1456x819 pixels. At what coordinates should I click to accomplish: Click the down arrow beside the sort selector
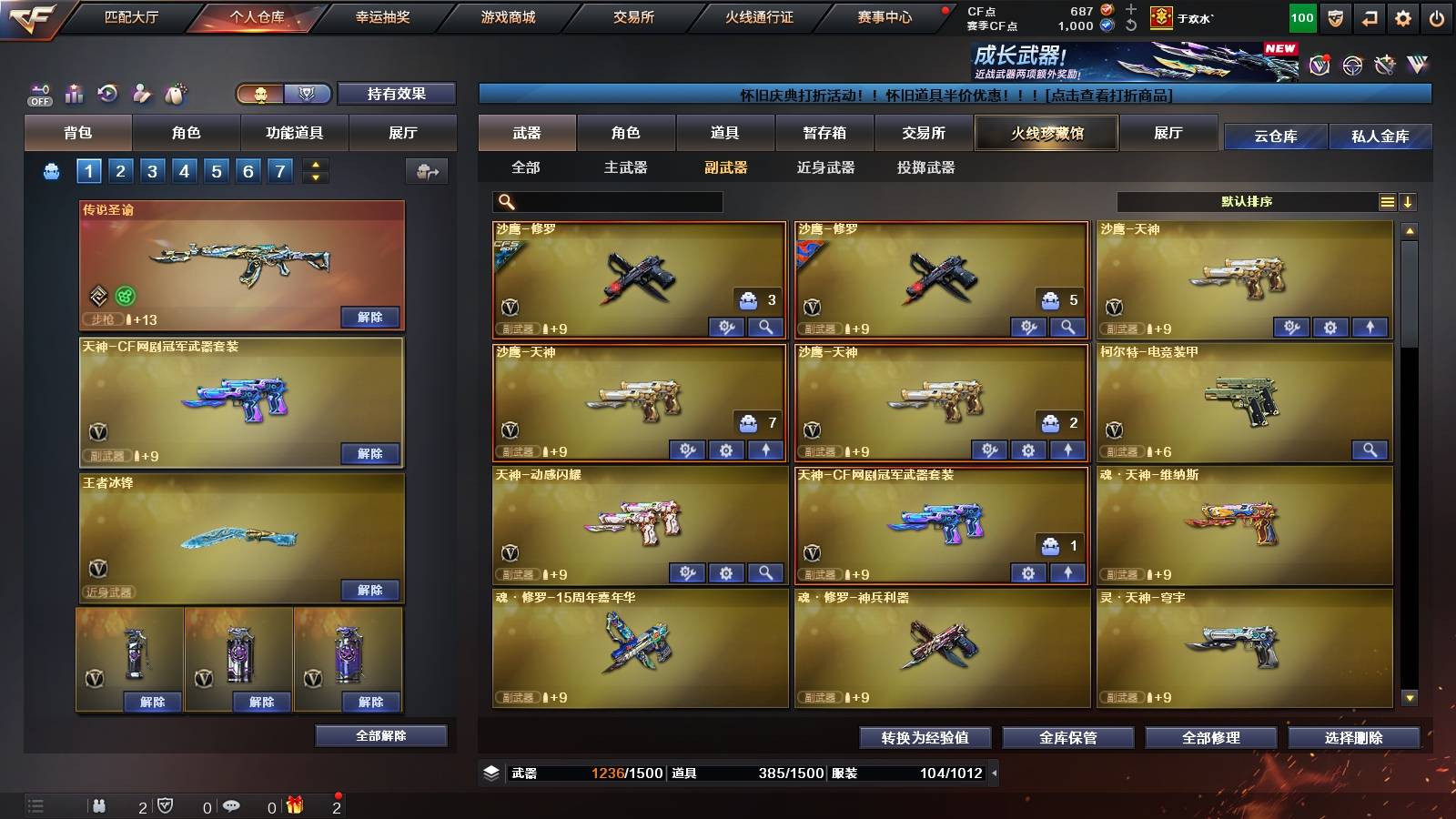point(1409,201)
